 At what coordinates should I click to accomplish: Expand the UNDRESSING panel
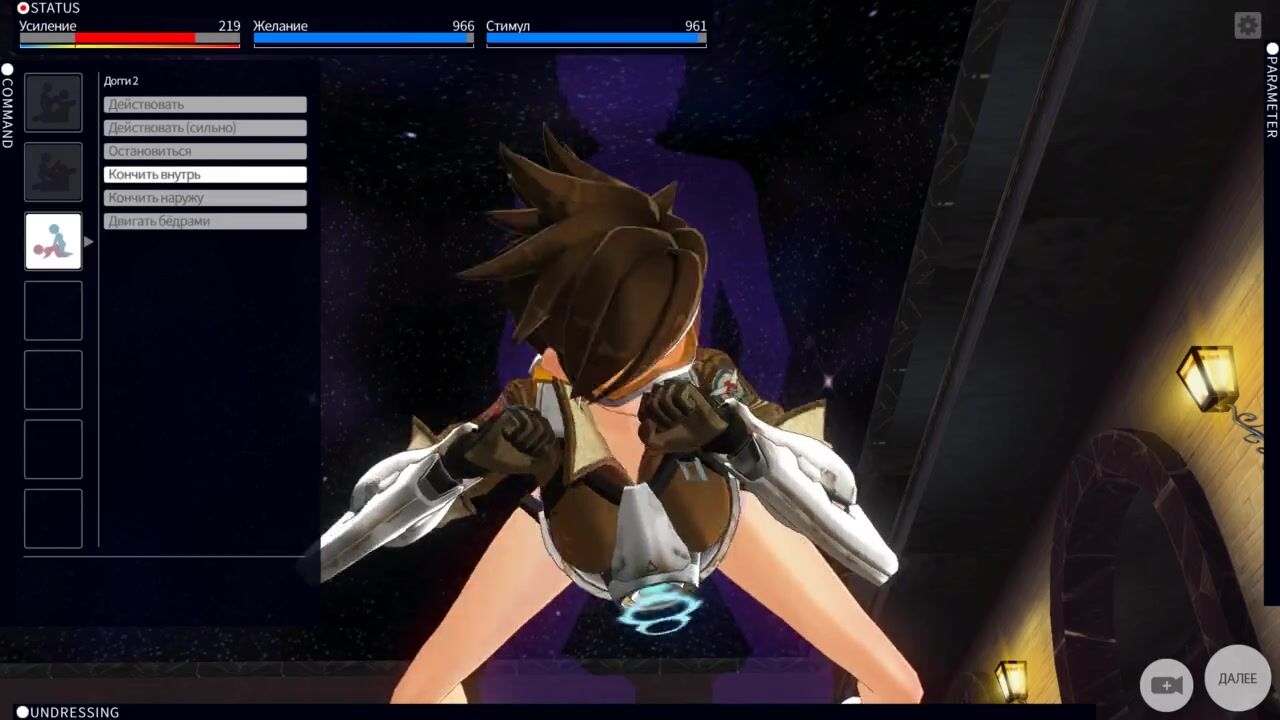tap(67, 712)
